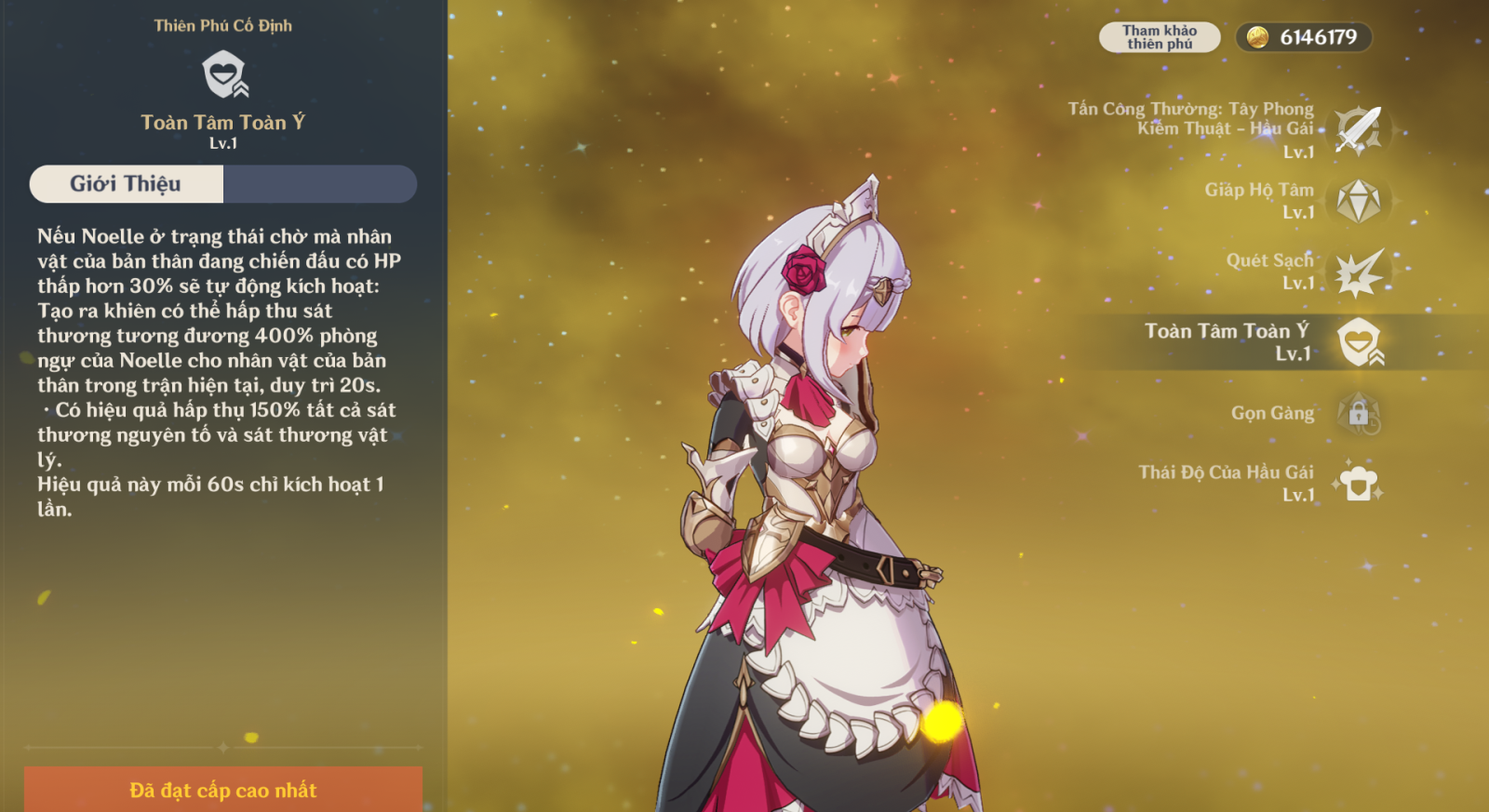1489x812 pixels.
Task: Open the Tham khảo thiên phú reference
Action: 1159,37
